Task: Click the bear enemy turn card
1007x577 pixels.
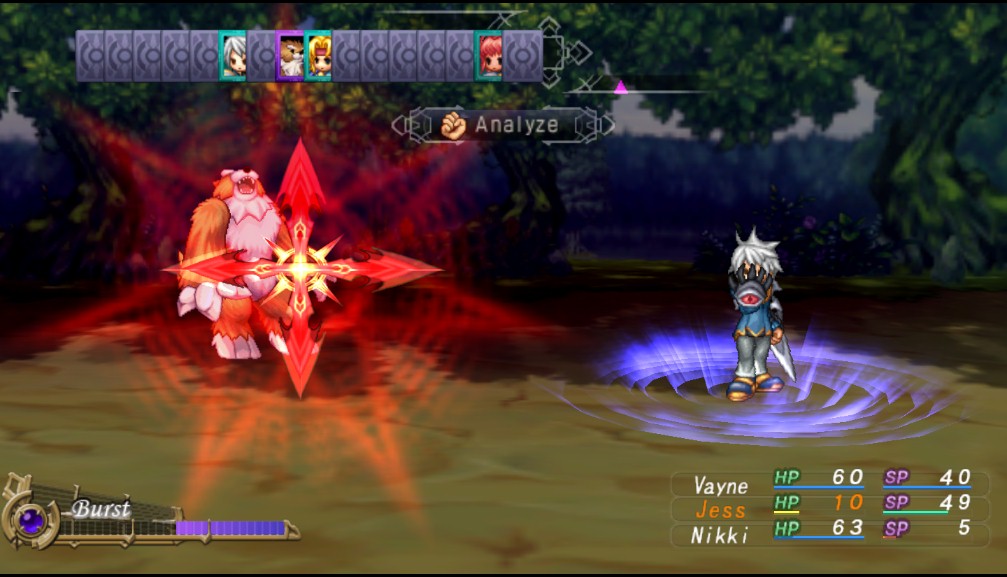Action: pyautogui.click(x=290, y=55)
